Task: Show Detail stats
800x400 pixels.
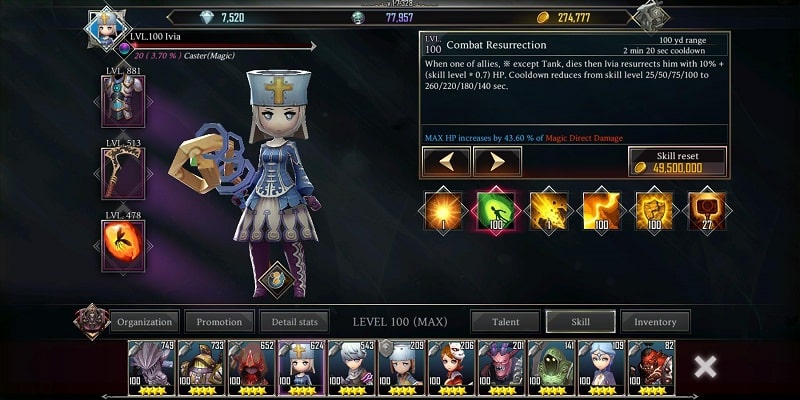Action: 294,322
